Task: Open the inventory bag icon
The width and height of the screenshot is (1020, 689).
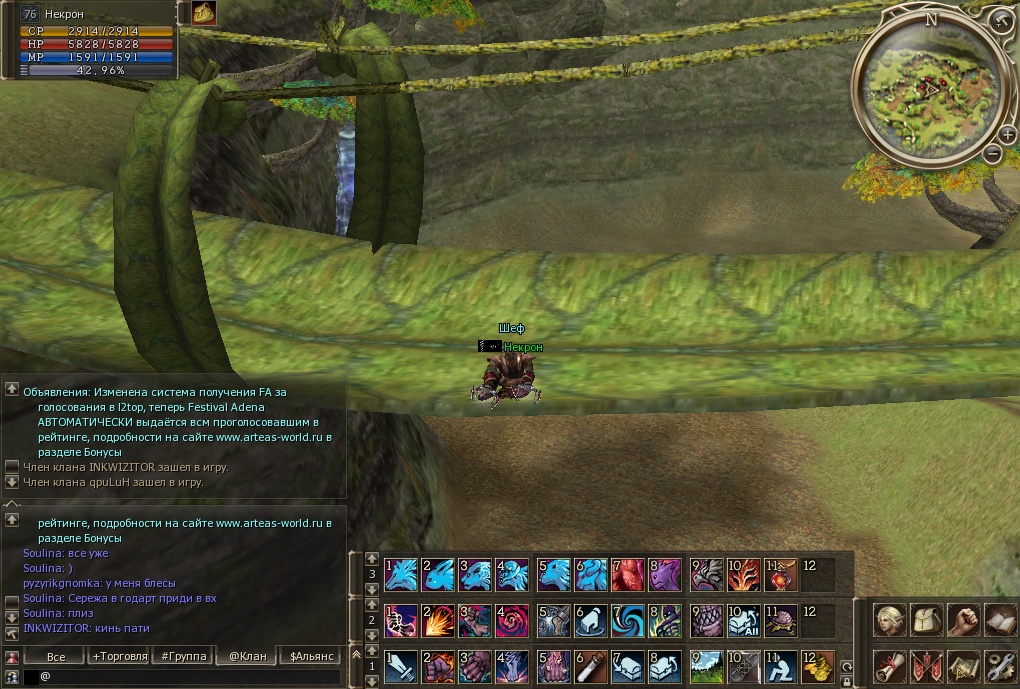Action: point(927,620)
